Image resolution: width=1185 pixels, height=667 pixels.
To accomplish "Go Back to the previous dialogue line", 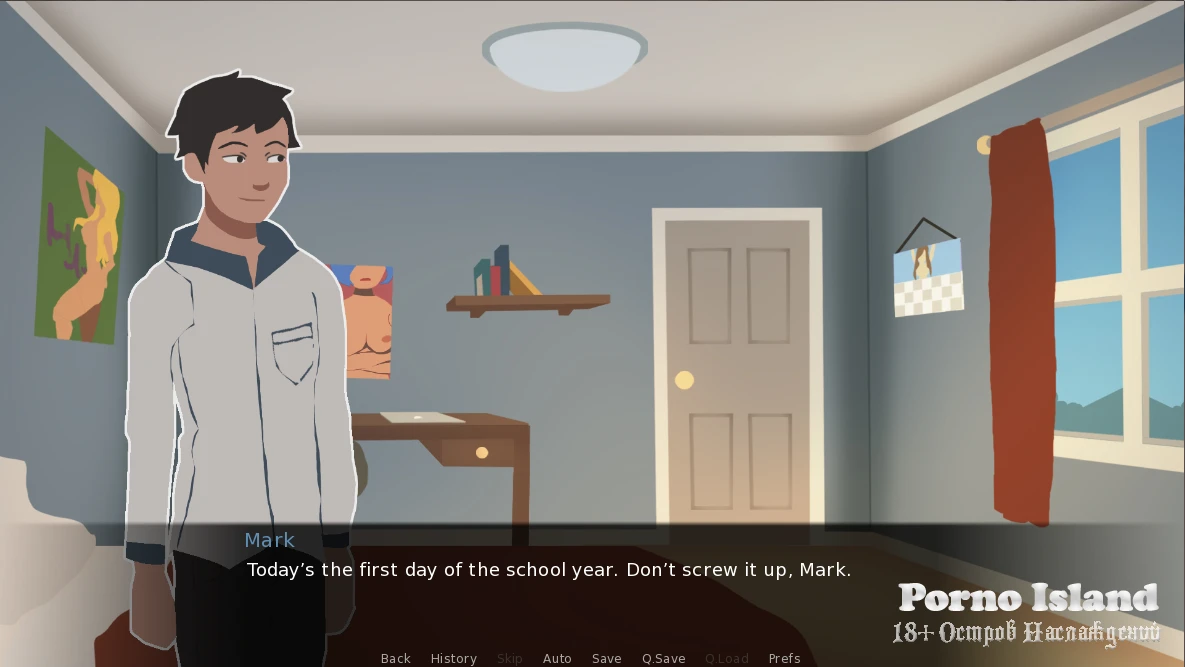I will coord(396,658).
